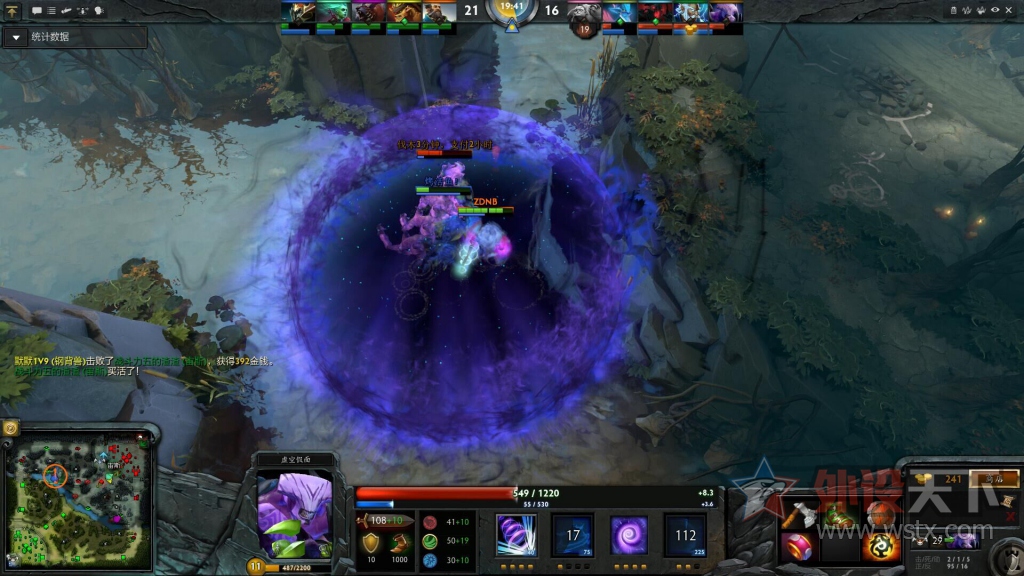
Task: Open the 统计数据 statistics dropdown
Action: pos(17,37)
